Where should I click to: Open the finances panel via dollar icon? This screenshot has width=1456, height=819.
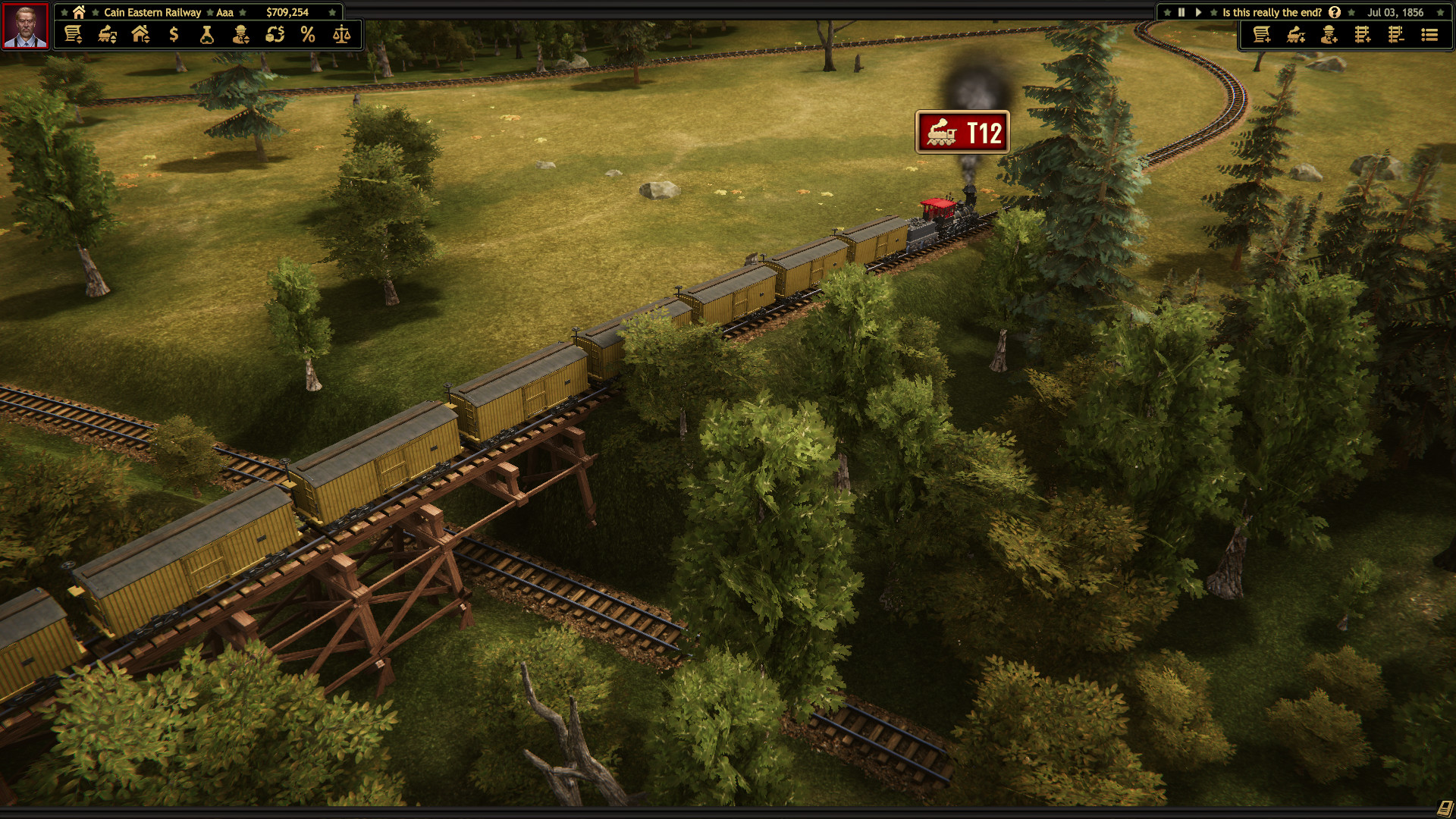pos(173,34)
